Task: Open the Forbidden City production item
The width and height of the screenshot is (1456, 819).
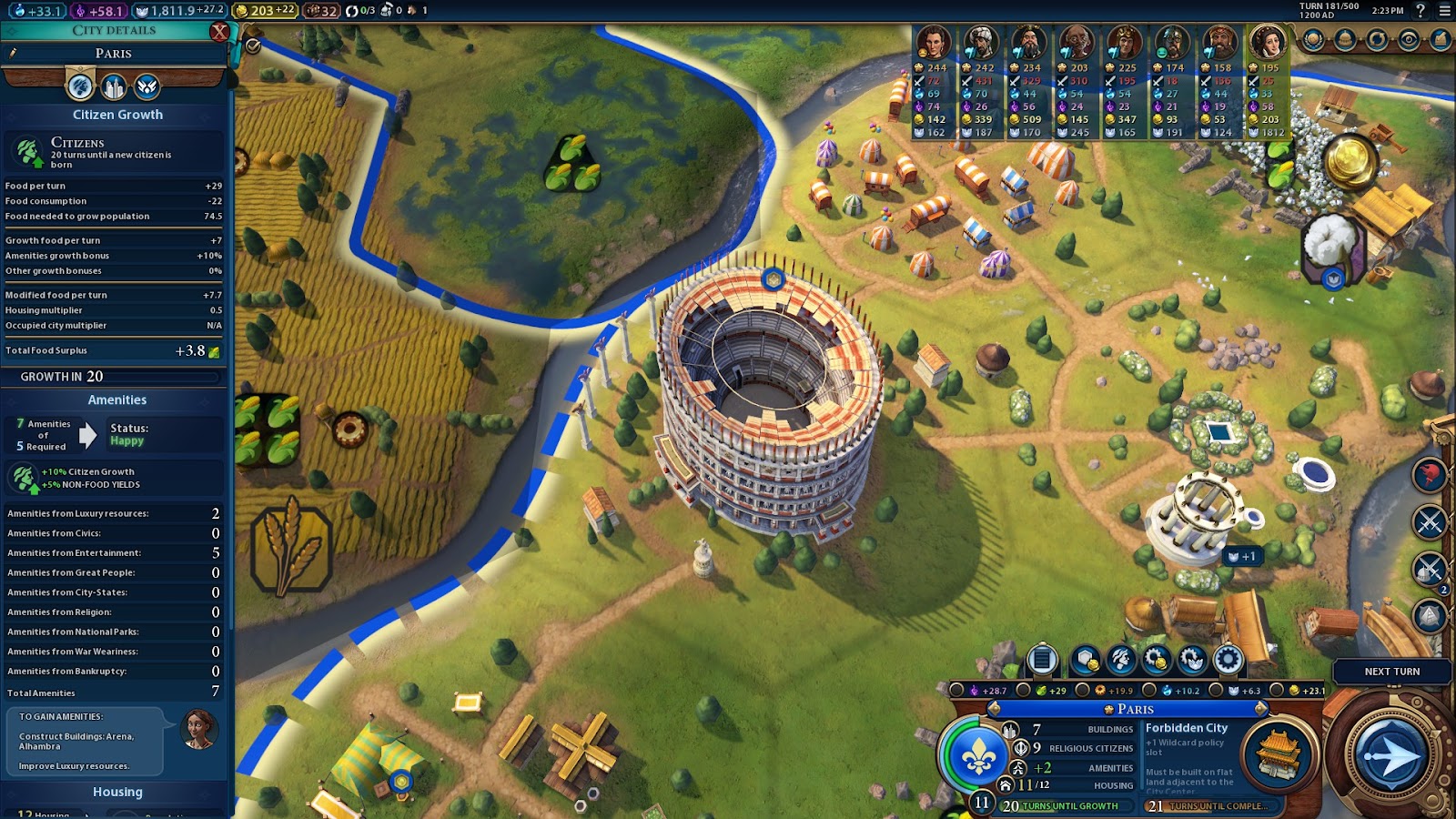Action: pyautogui.click(x=1279, y=755)
